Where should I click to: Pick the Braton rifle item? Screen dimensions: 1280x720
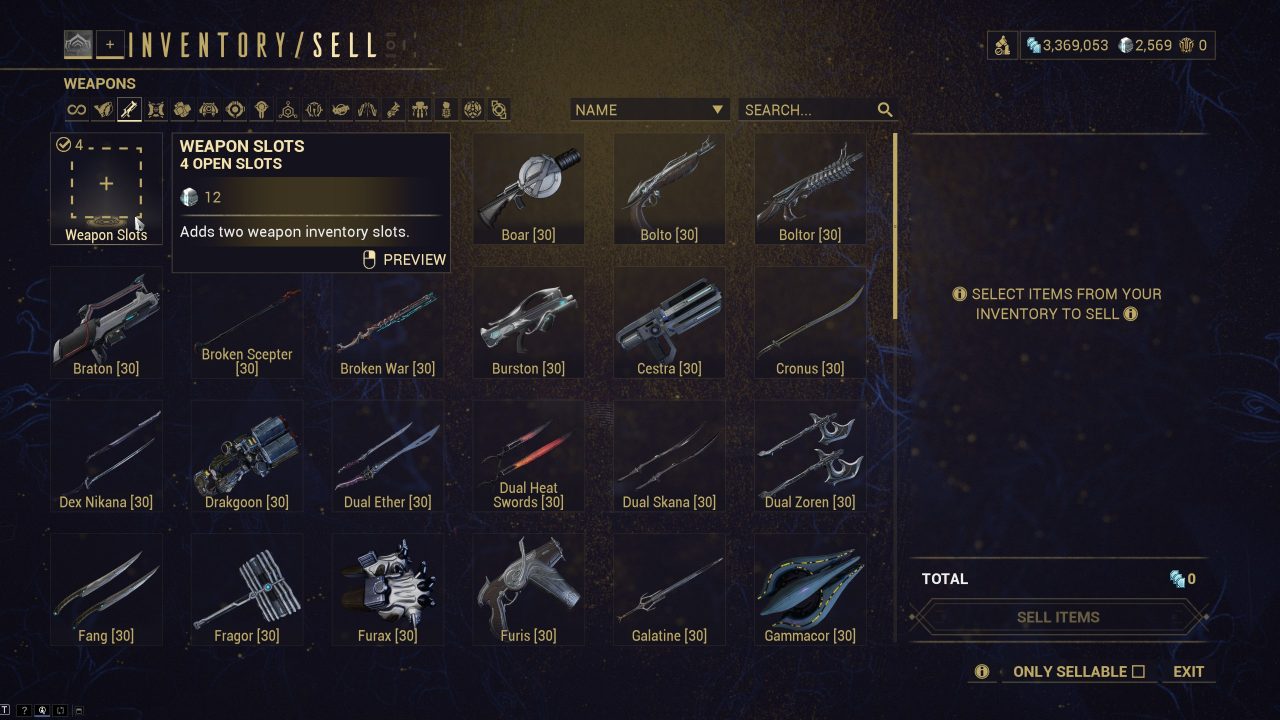pyautogui.click(x=106, y=322)
